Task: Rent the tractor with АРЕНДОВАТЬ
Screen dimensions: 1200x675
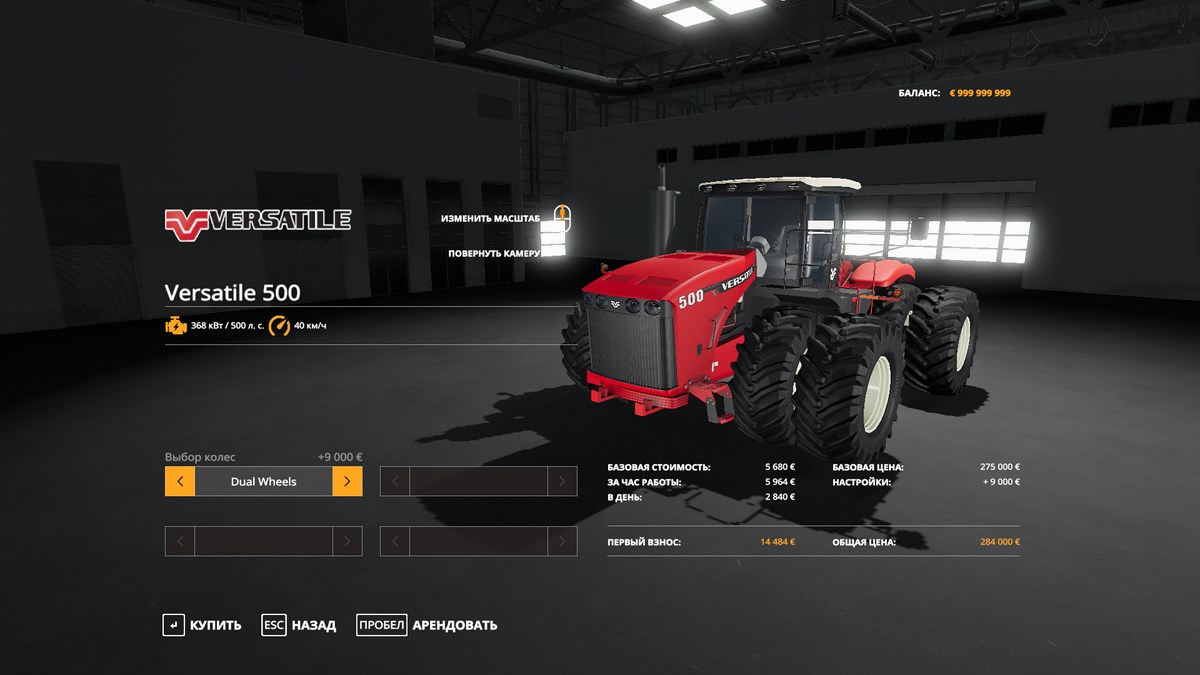Action: click(x=427, y=625)
